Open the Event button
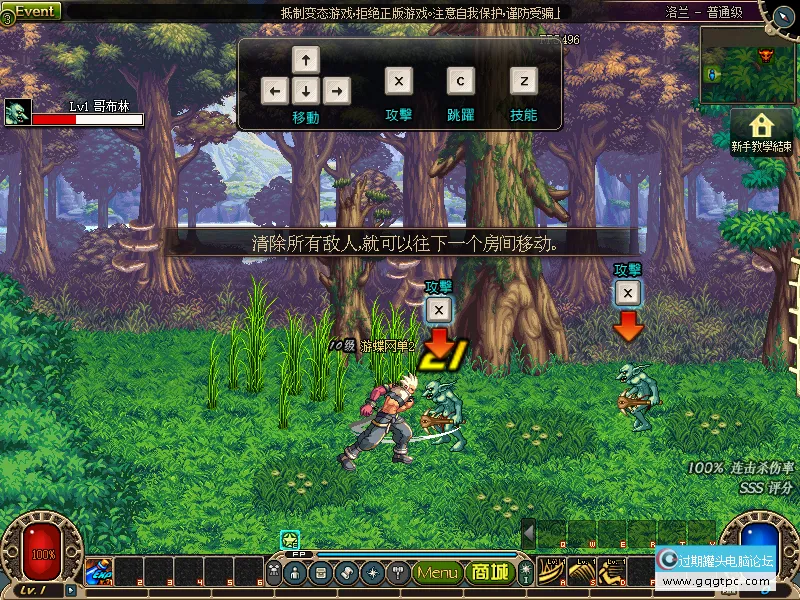Viewport: 800px width, 600px height. coord(34,11)
